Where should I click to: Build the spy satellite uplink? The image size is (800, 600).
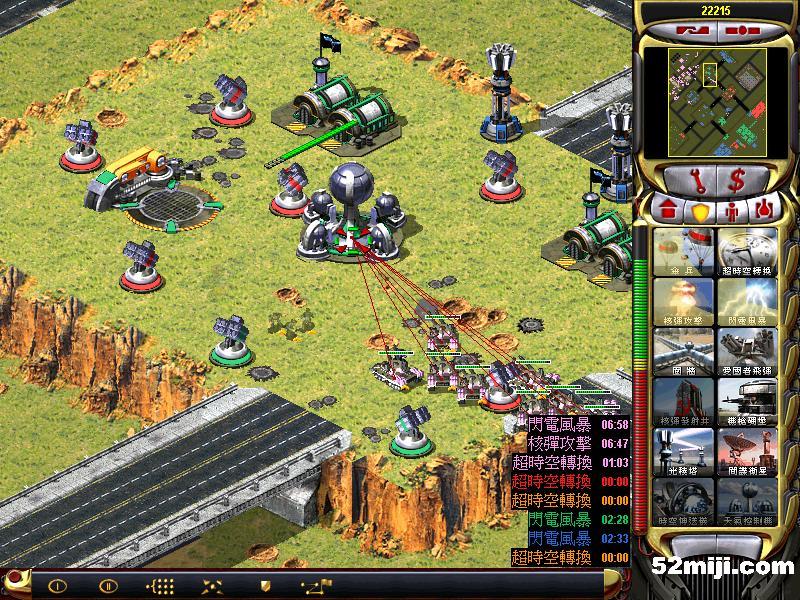point(745,451)
